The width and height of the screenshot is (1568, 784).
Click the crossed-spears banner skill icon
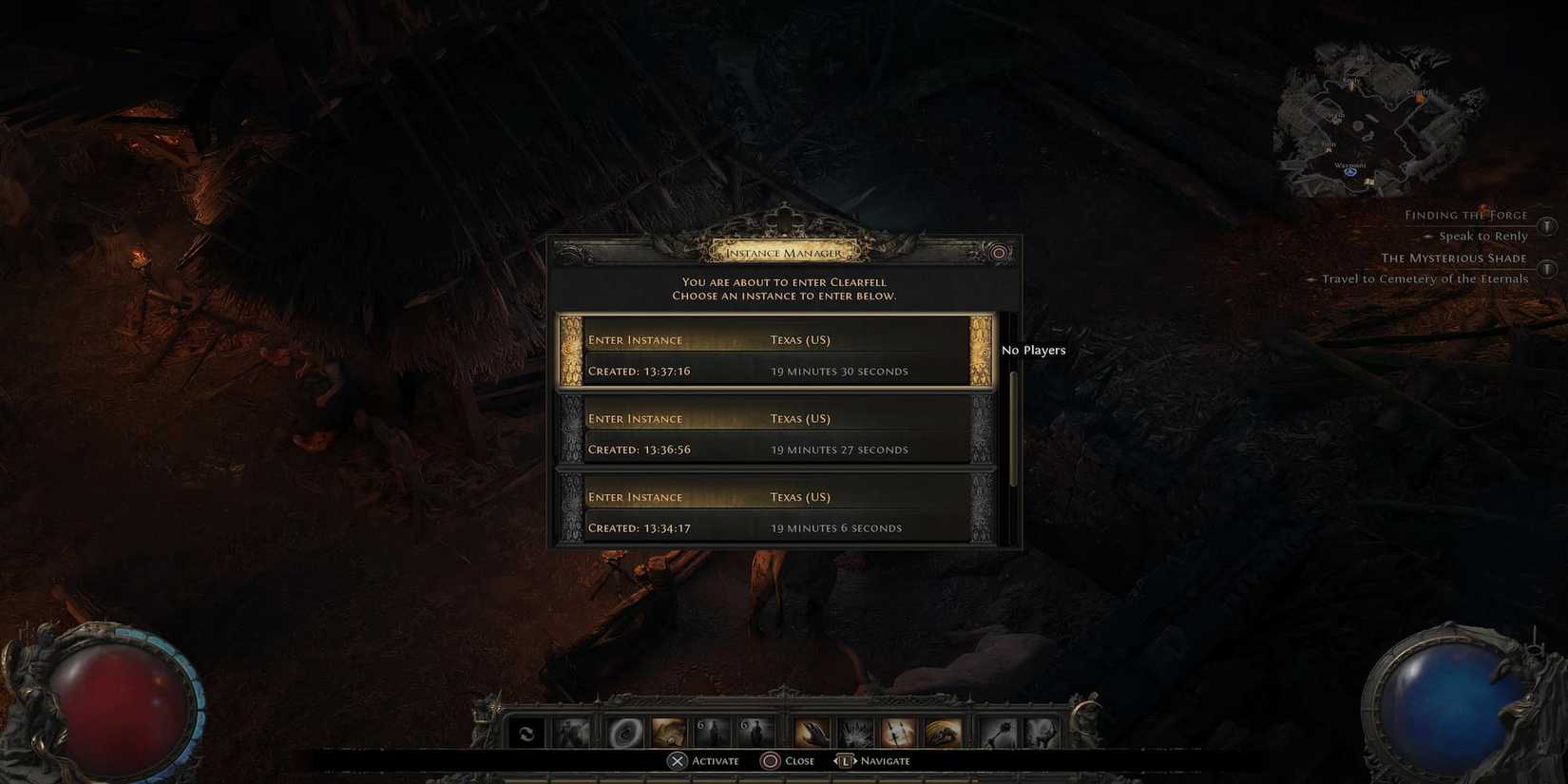(898, 732)
